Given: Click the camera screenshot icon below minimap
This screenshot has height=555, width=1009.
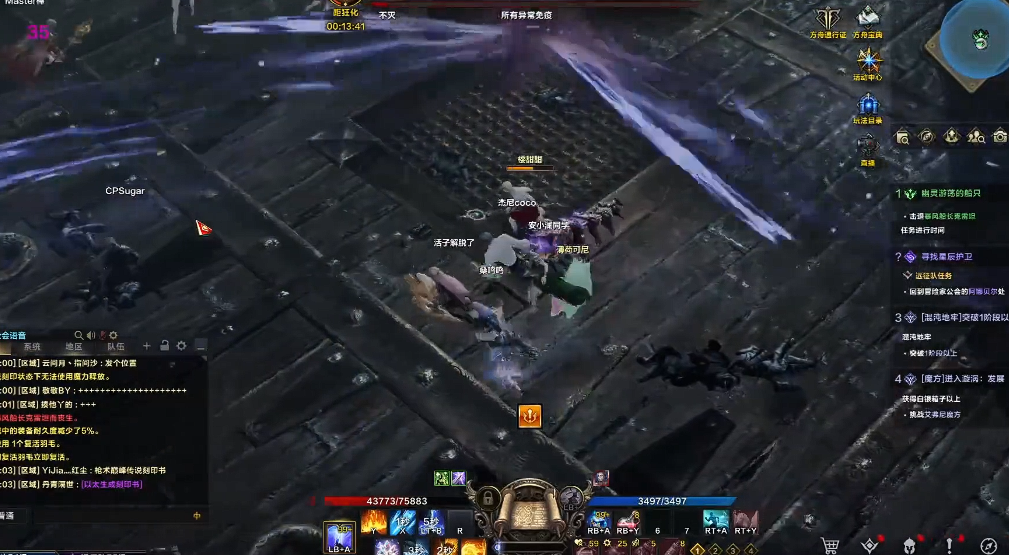Looking at the screenshot, I should (x=999, y=136).
